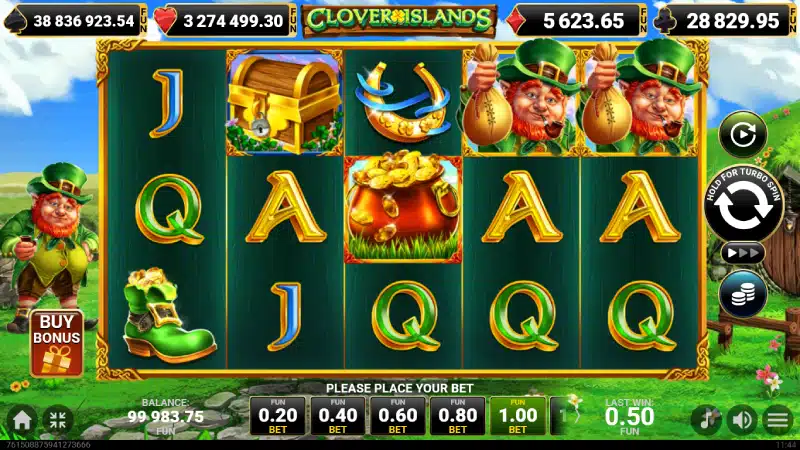Go to the home lobby

click(22, 419)
